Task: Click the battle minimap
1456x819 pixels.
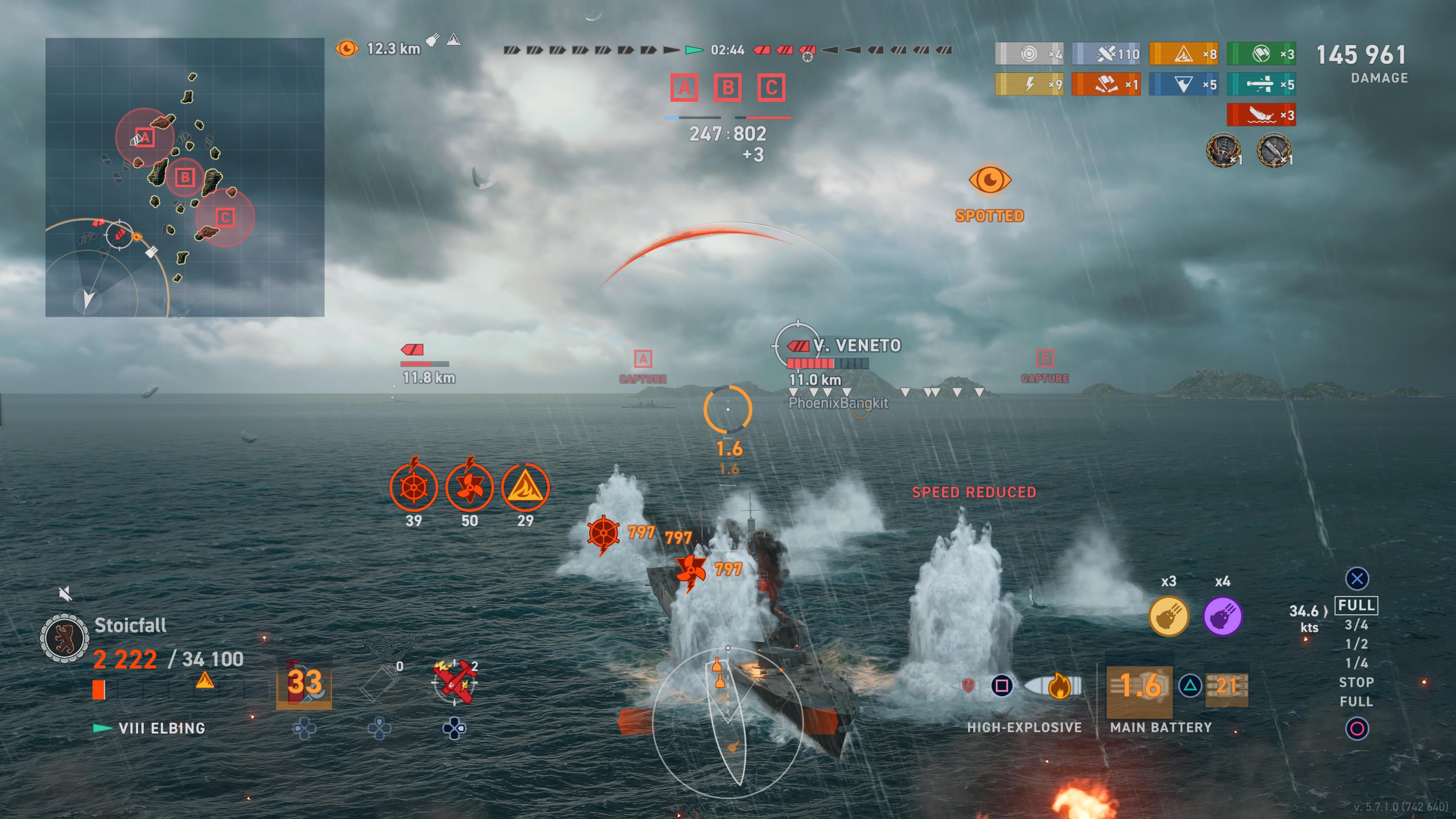Action: tap(185, 177)
